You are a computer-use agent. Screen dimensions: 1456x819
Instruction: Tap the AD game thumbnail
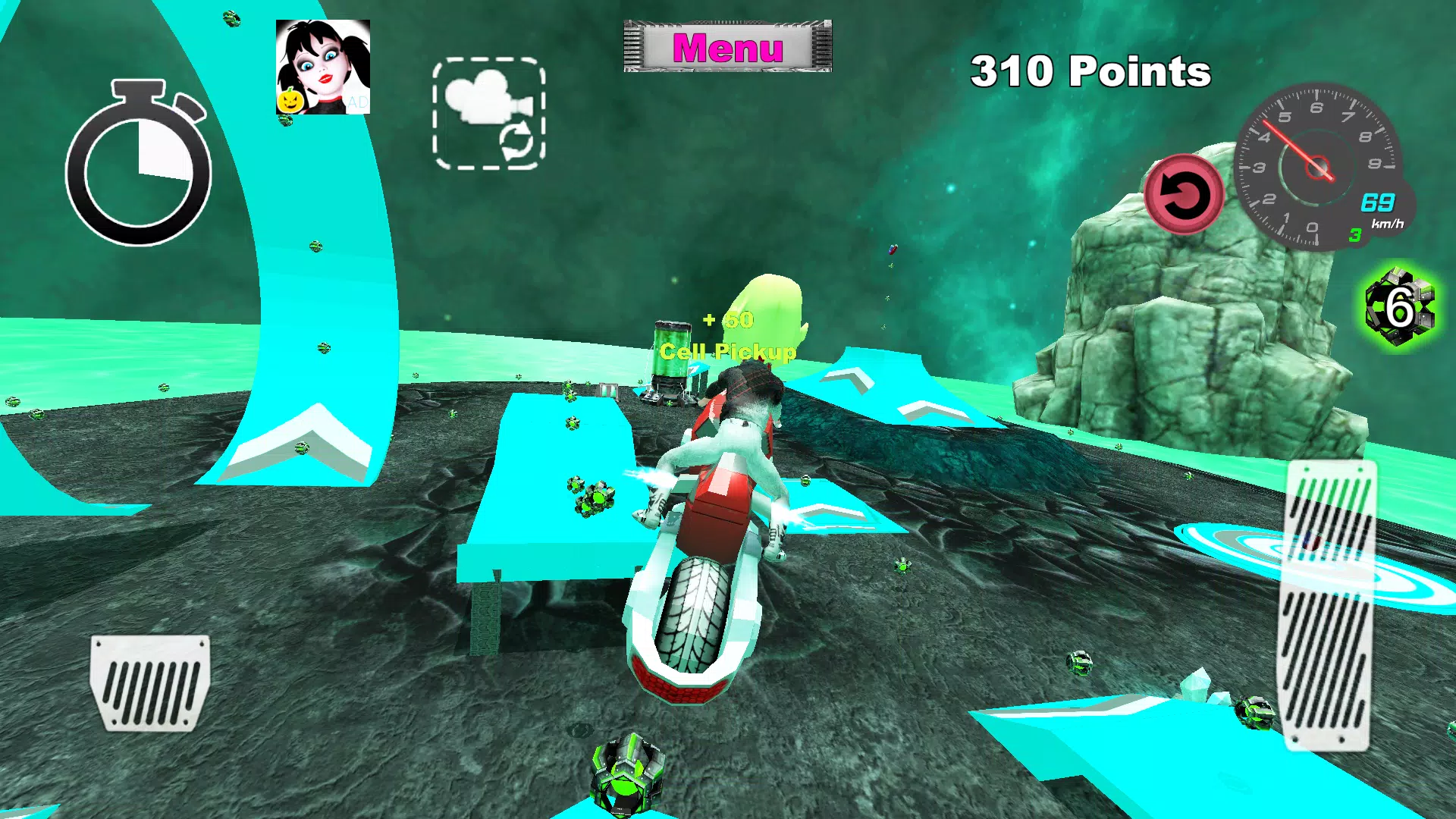click(320, 67)
